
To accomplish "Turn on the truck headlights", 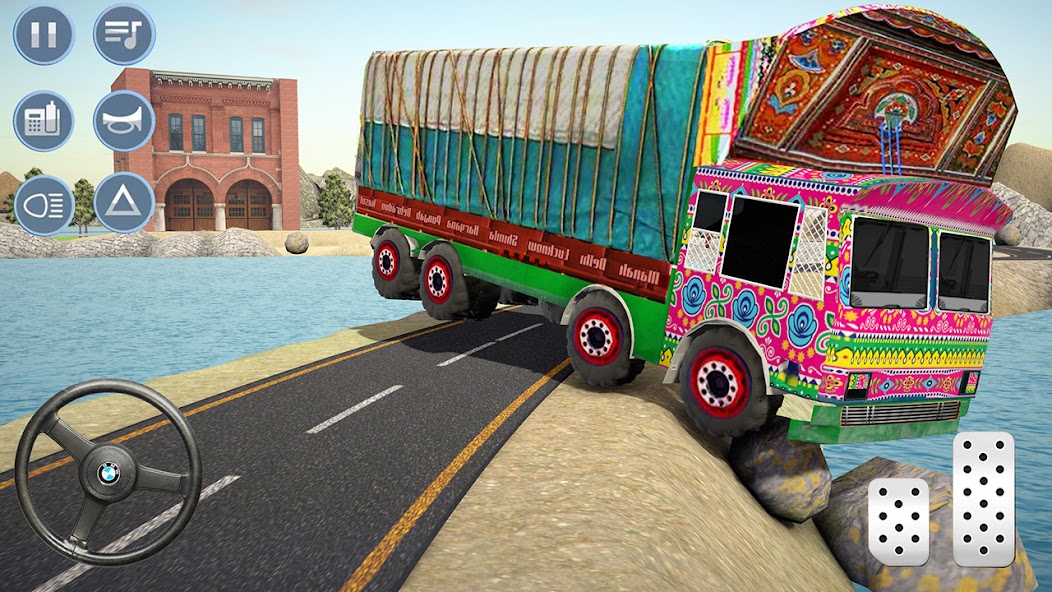I will pyautogui.click(x=43, y=204).
